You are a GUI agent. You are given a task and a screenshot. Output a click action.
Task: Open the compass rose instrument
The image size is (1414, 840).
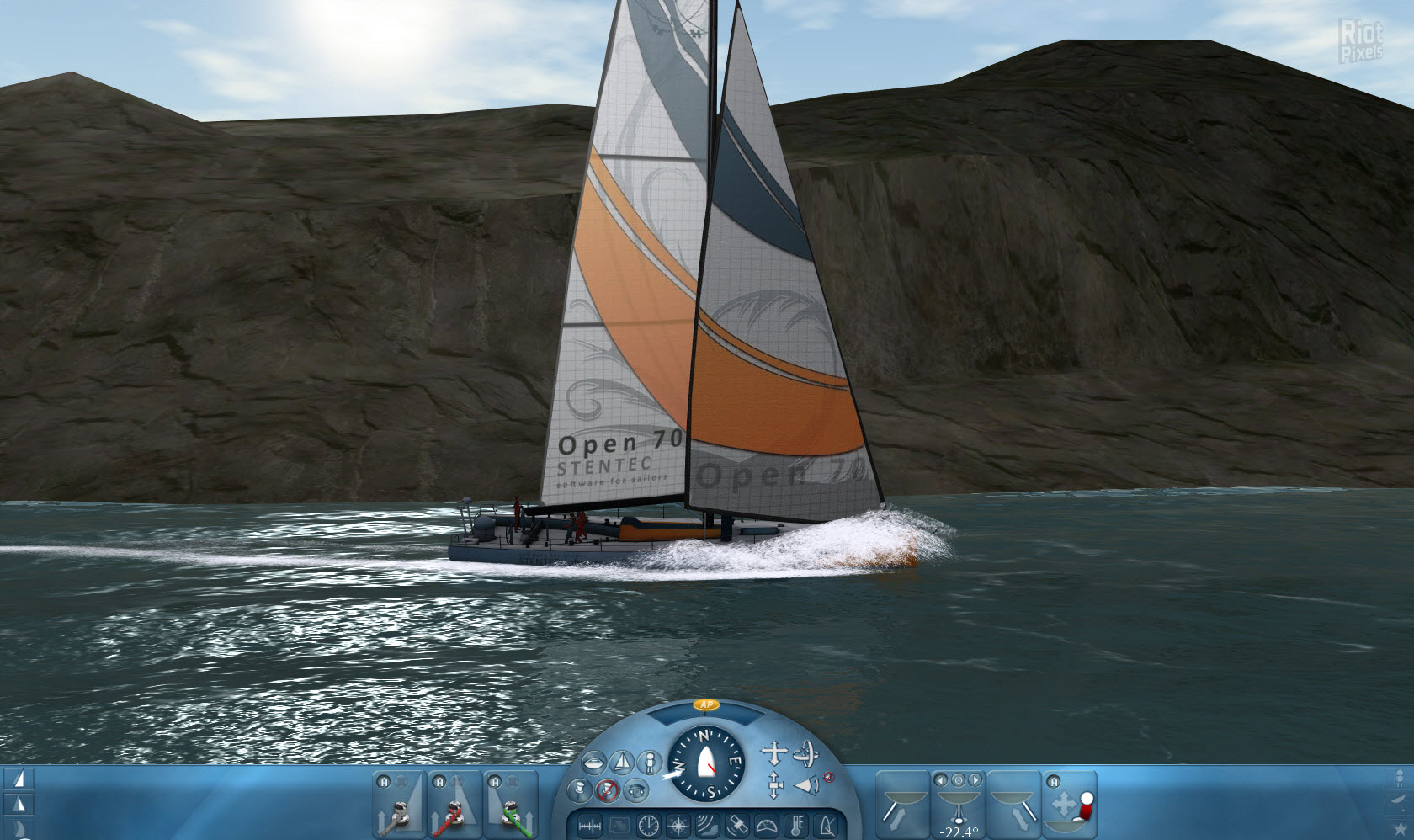(678, 826)
